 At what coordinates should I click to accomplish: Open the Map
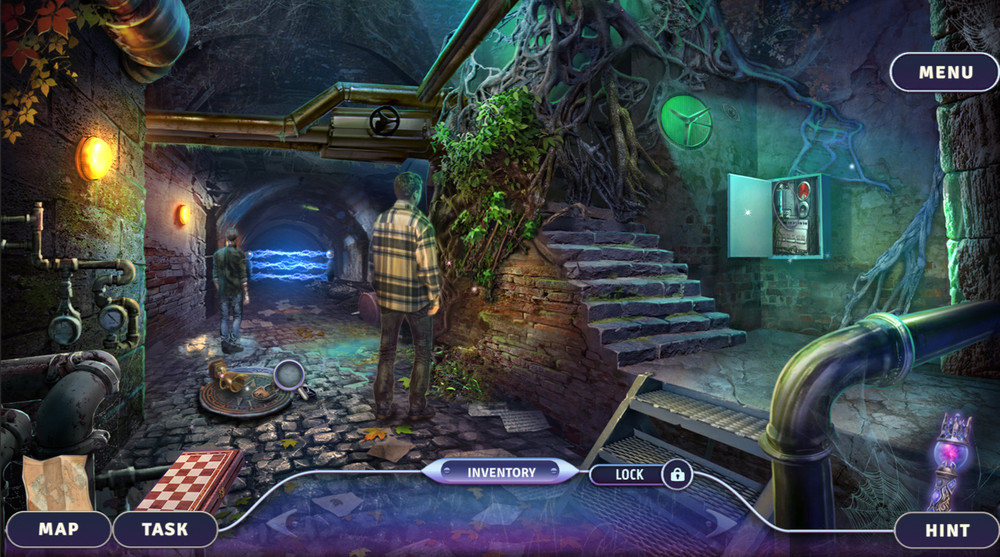click(58, 529)
